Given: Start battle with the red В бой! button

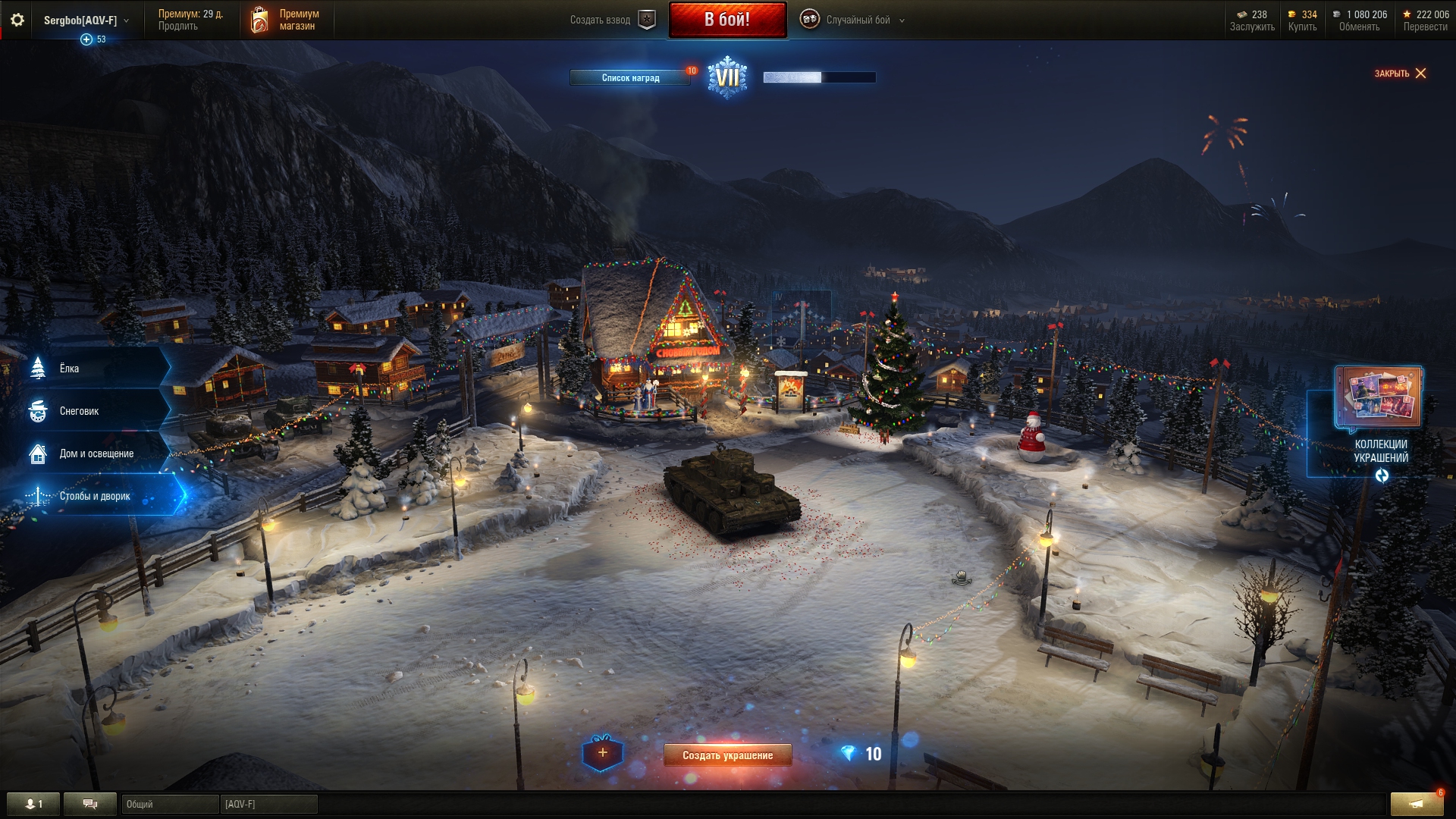Looking at the screenshot, I should [x=727, y=20].
